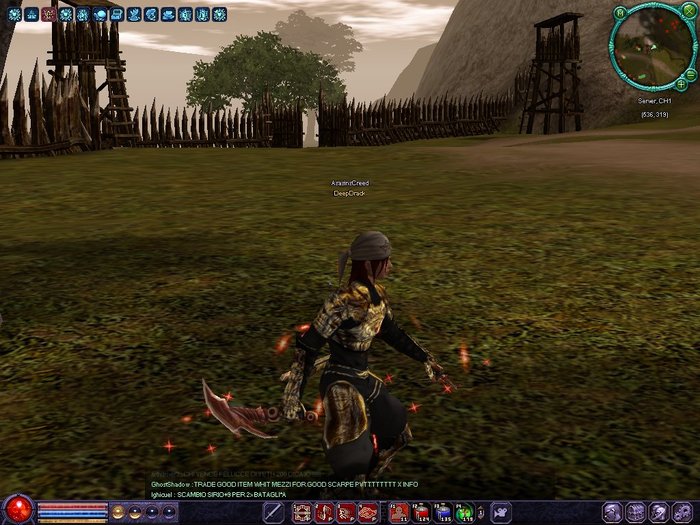Click the red-highlighted buff icon
Screen dimensions: 700x525
click(48, 15)
